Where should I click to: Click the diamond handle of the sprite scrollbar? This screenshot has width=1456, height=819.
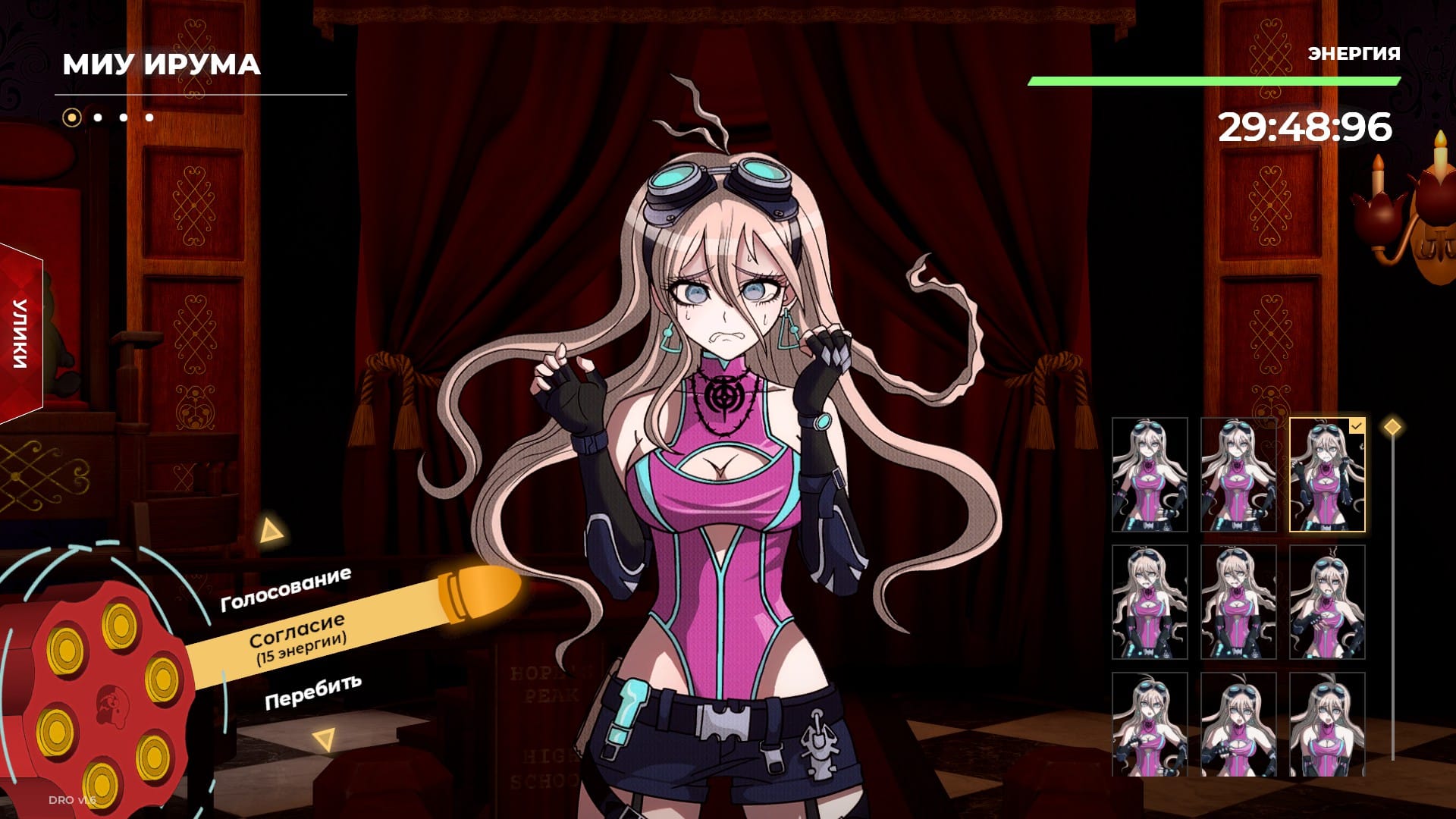click(1392, 427)
